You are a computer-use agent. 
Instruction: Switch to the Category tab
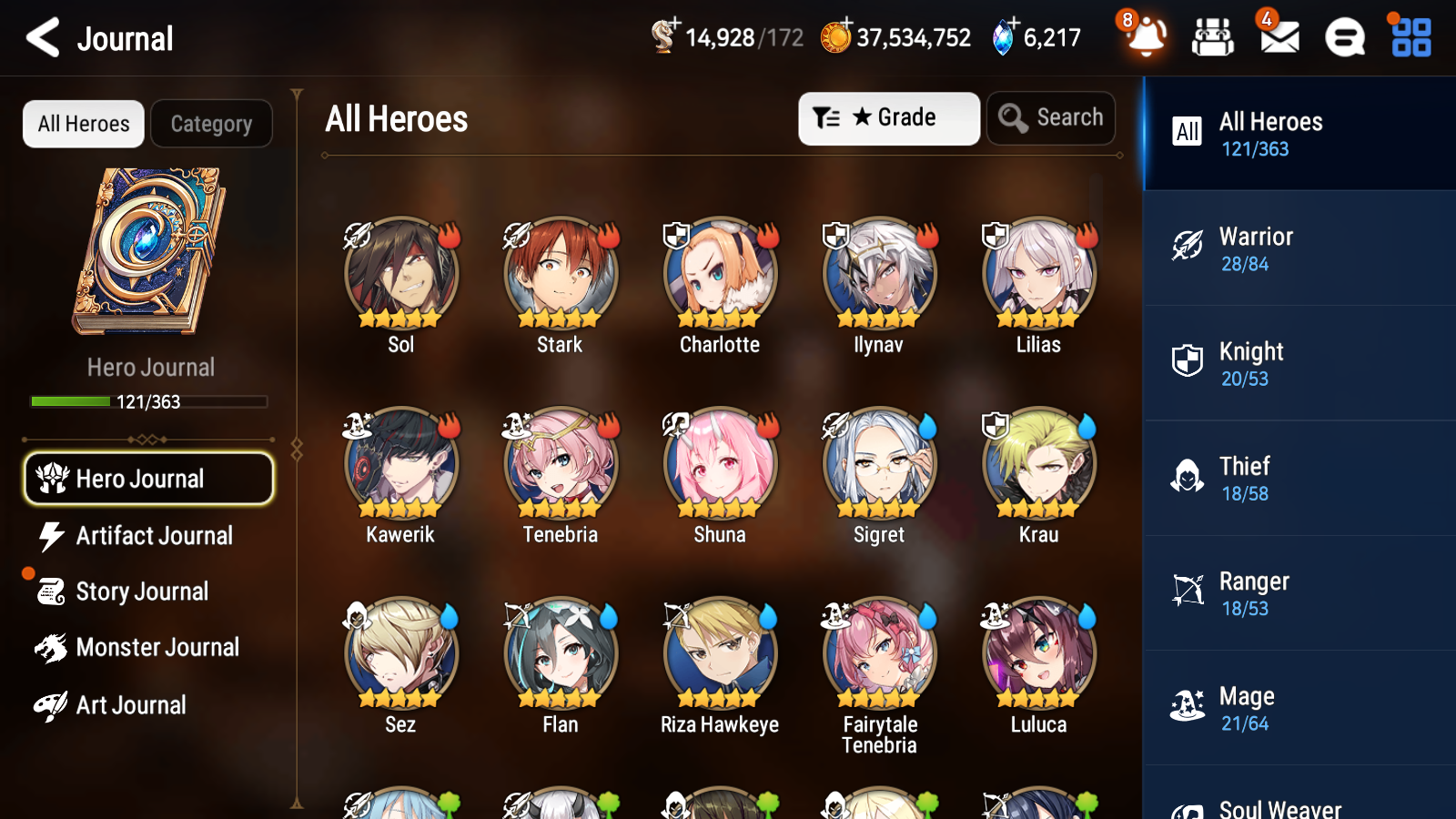point(212,124)
